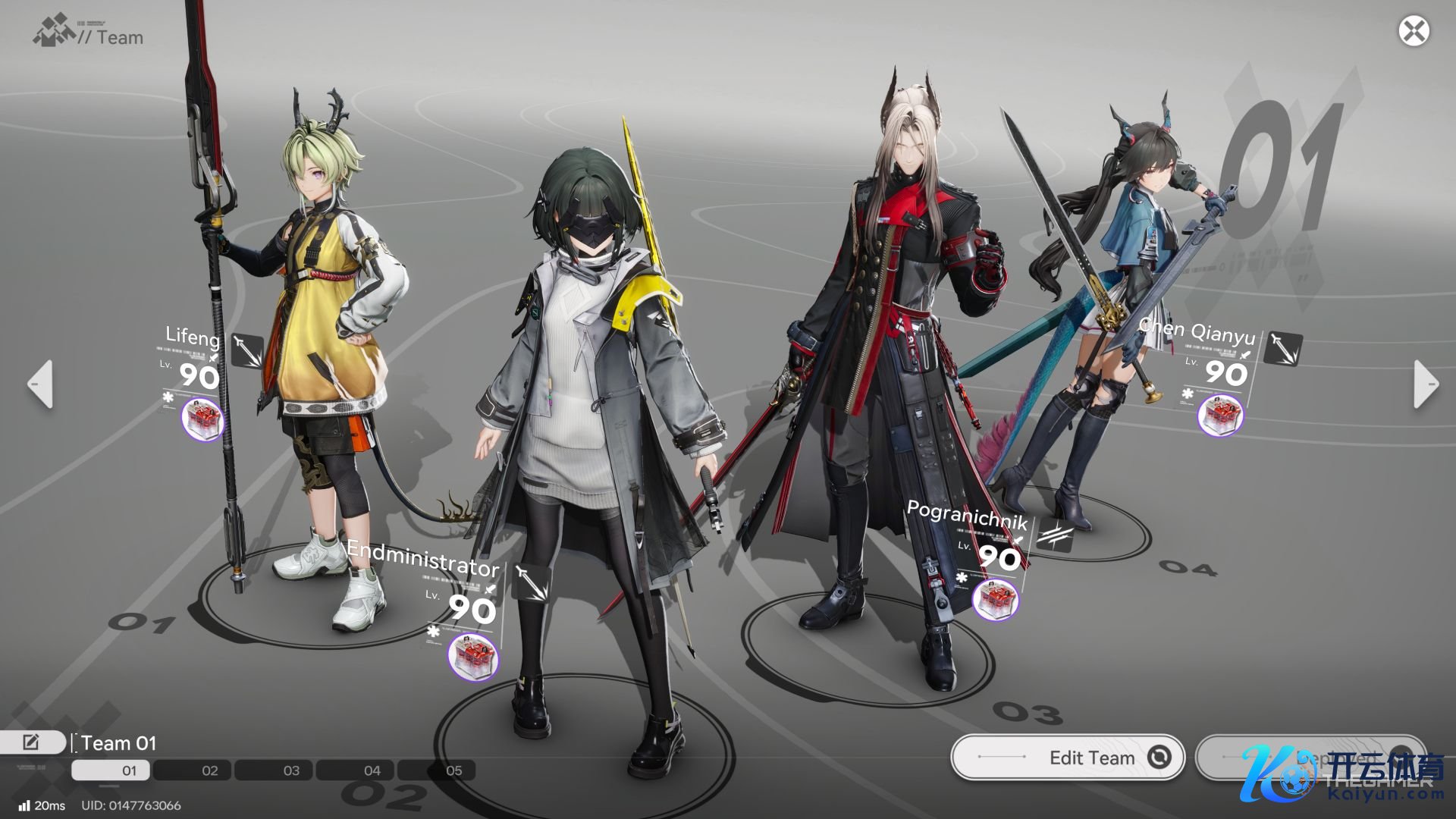Go to the previous team with left arrow
Screen dimensions: 1456x819
click(41, 384)
